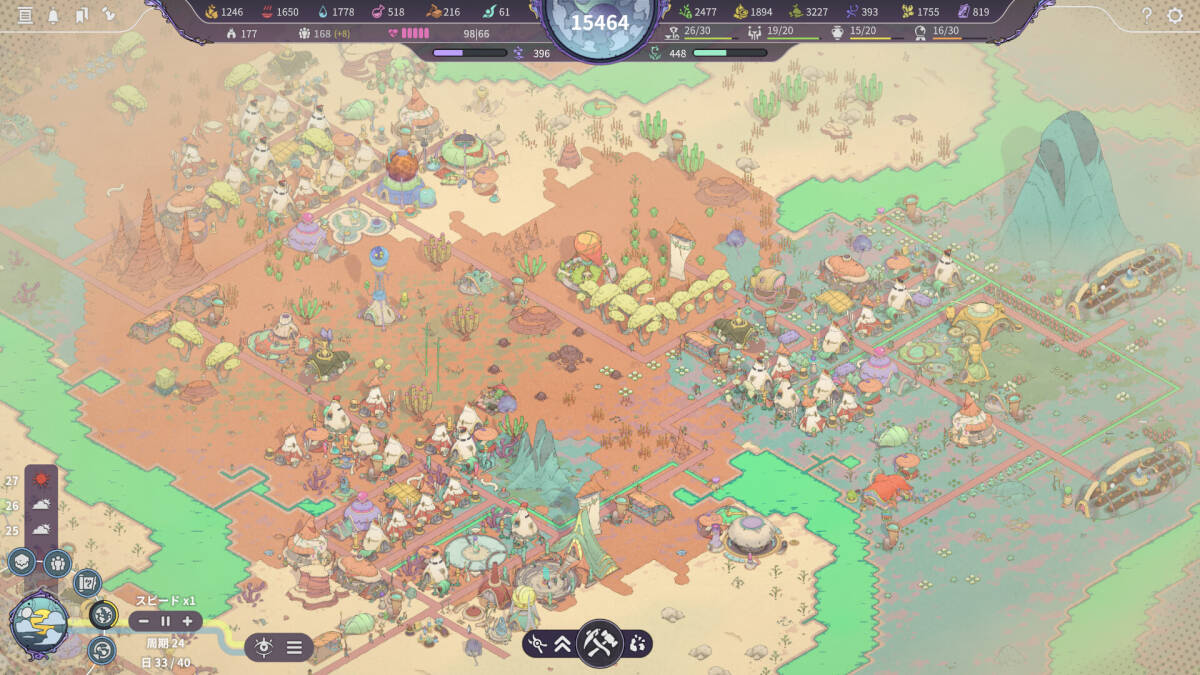Select the footprints tool

pyautogui.click(x=637, y=645)
